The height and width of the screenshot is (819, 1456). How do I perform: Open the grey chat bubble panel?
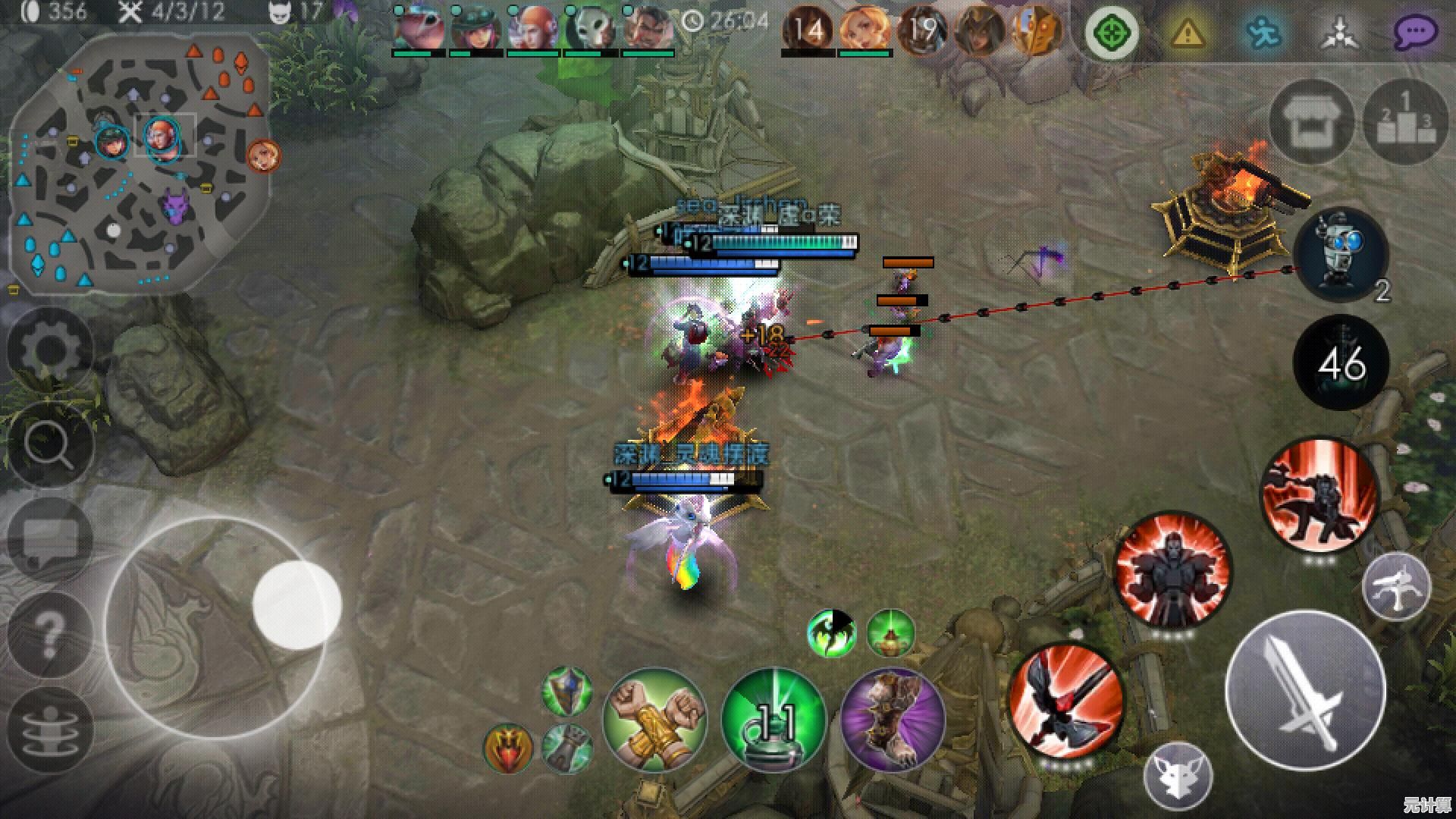tap(50, 538)
